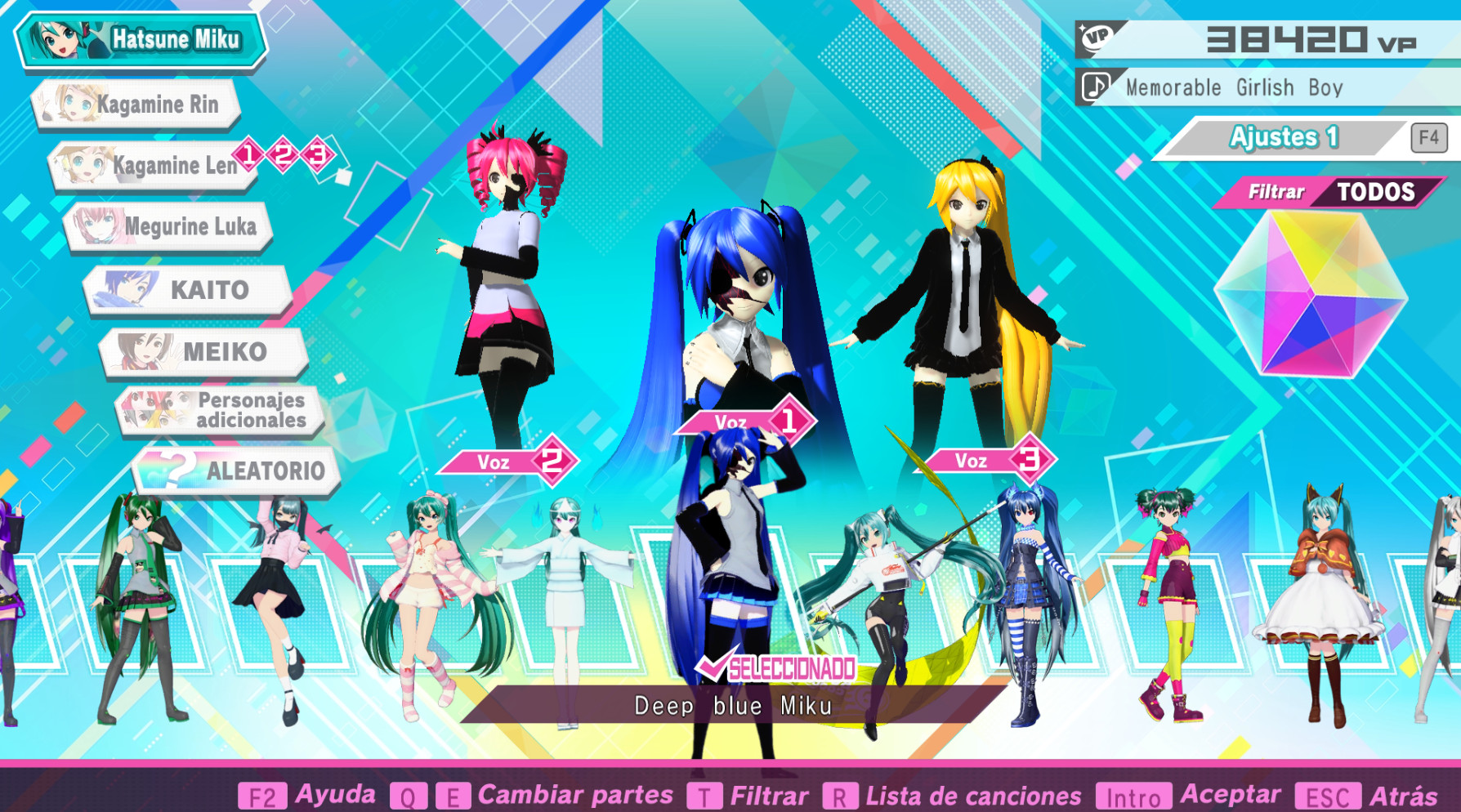
Task: Click the VP currency icon
Action: point(1099,38)
